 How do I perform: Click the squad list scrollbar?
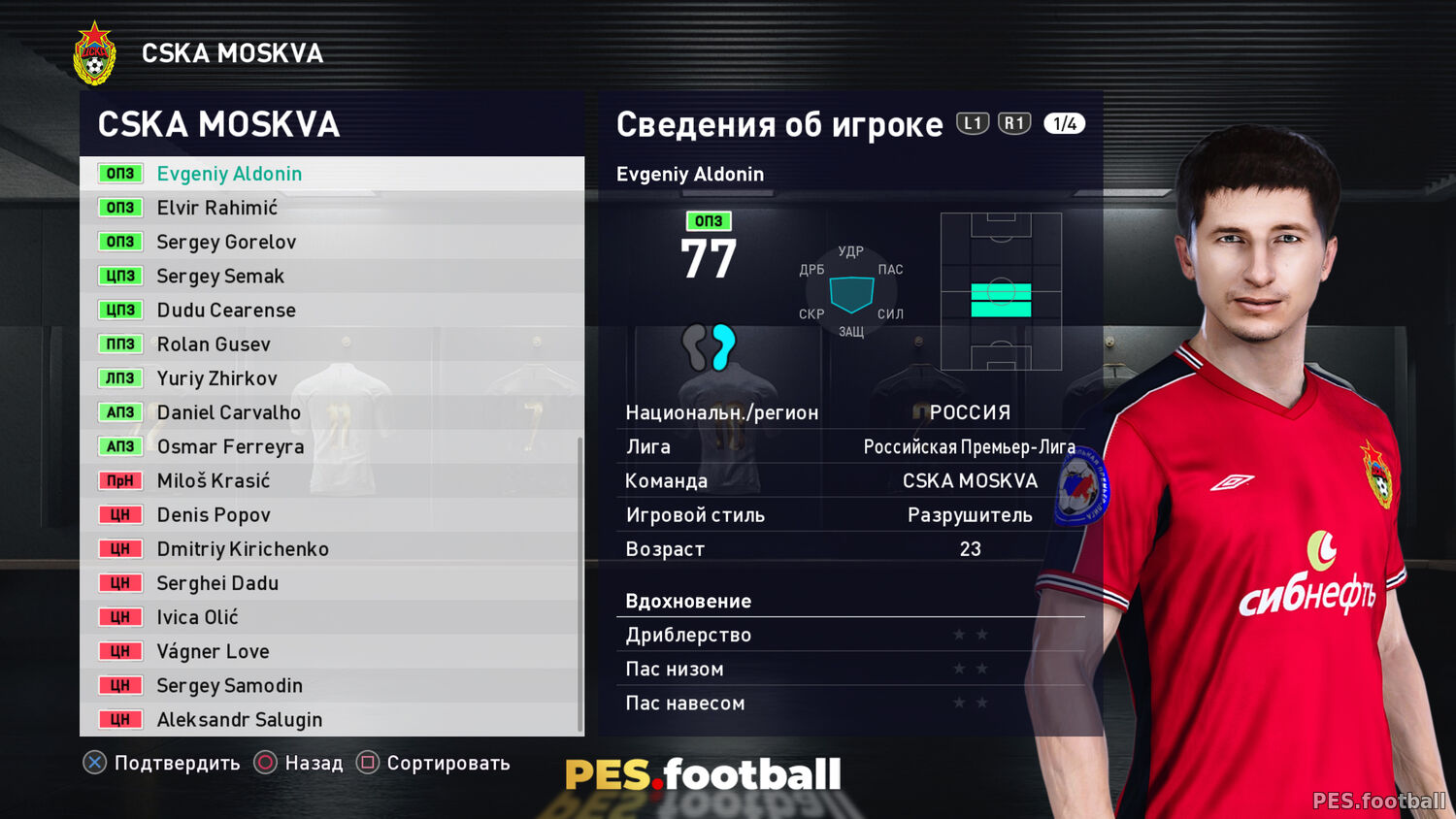580,582
